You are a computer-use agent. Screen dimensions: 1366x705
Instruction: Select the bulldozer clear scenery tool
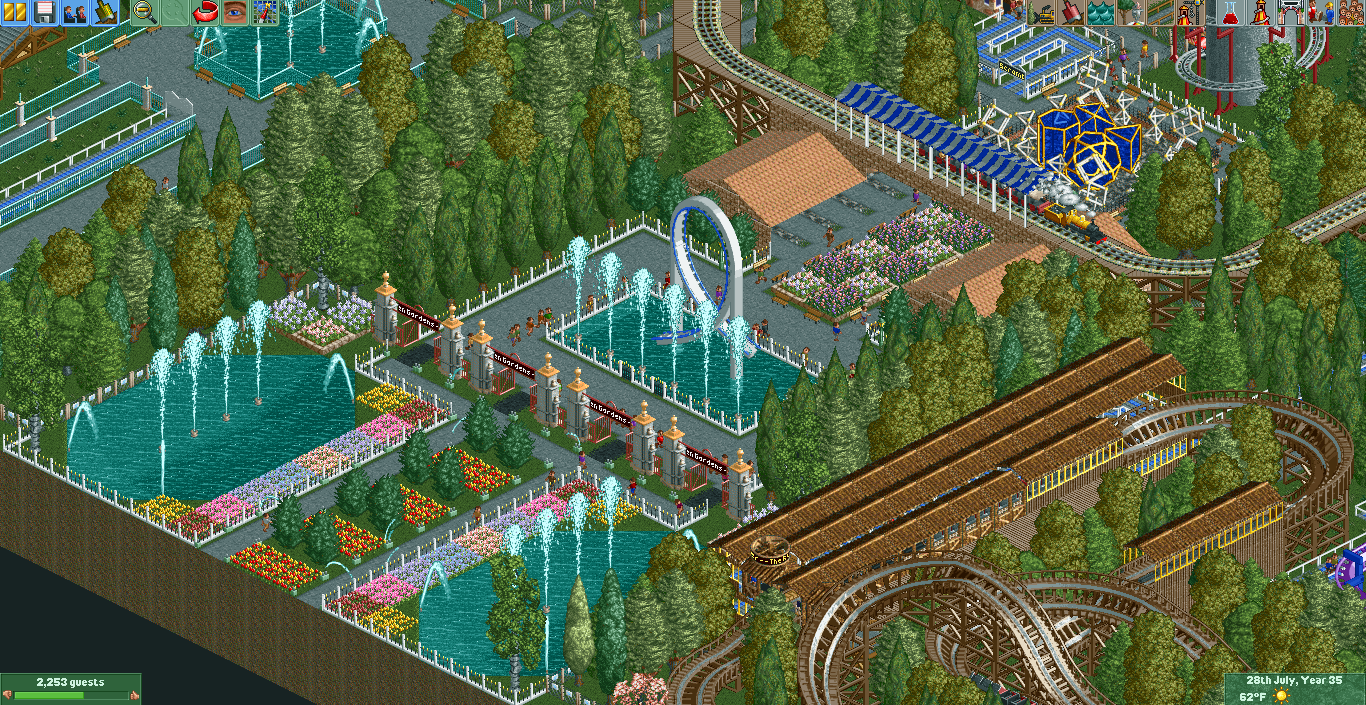click(x=1044, y=12)
